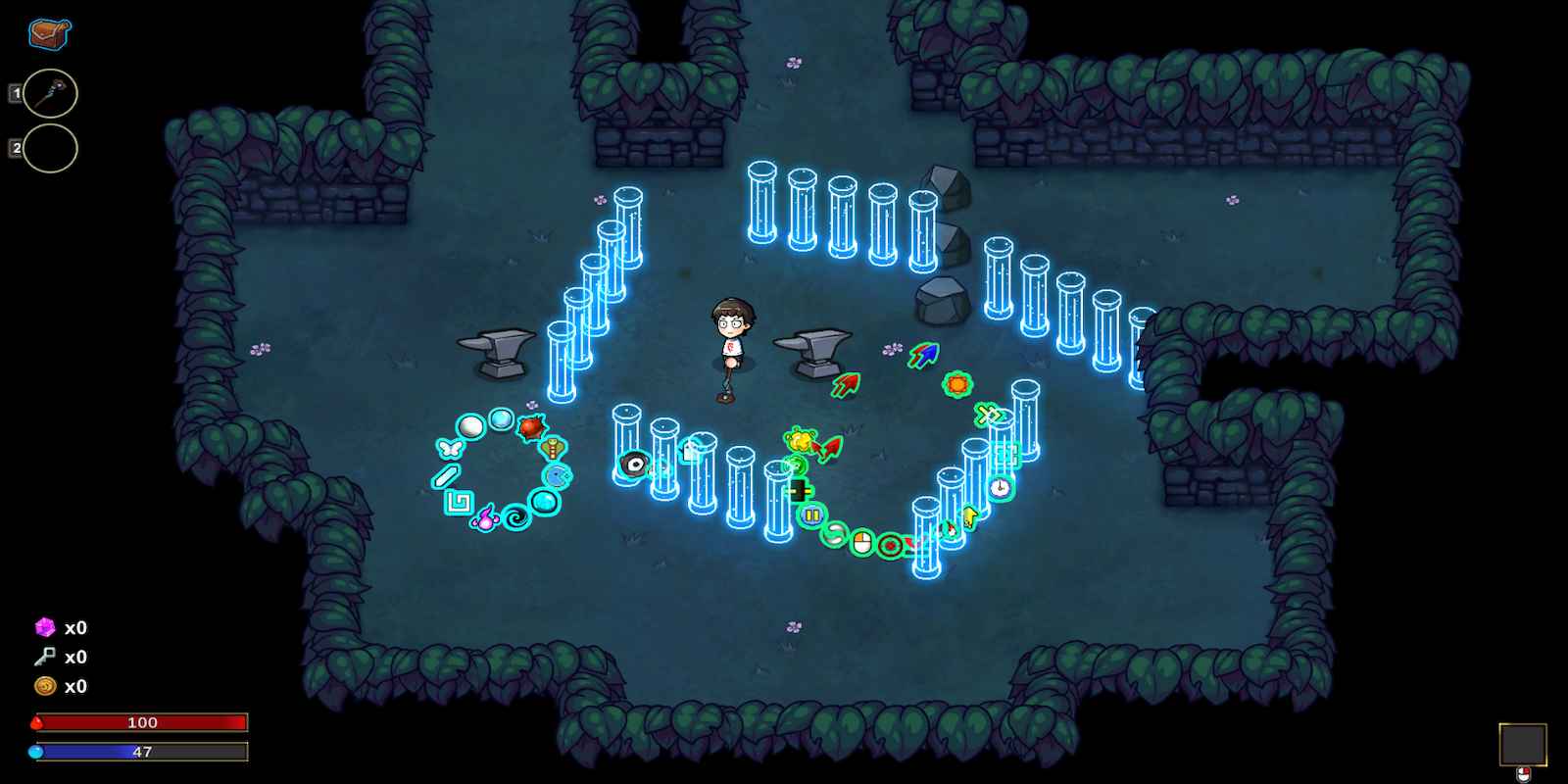
Task: Activate the battery-plug rune icon
Action: point(797,489)
